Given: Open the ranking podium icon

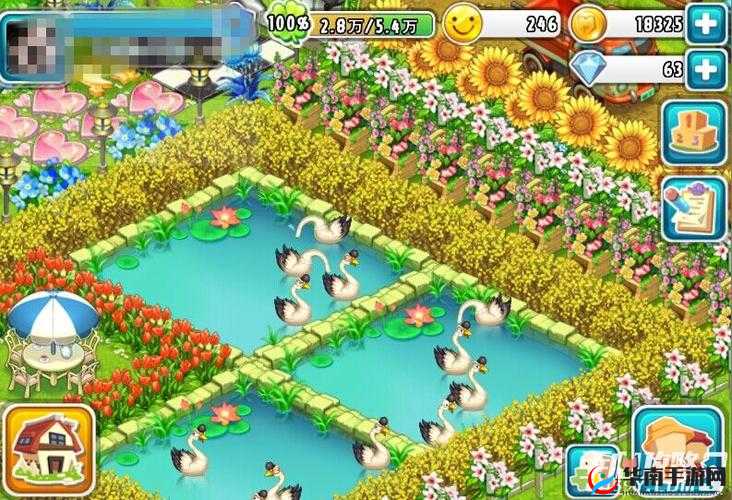Looking at the screenshot, I should [x=692, y=136].
